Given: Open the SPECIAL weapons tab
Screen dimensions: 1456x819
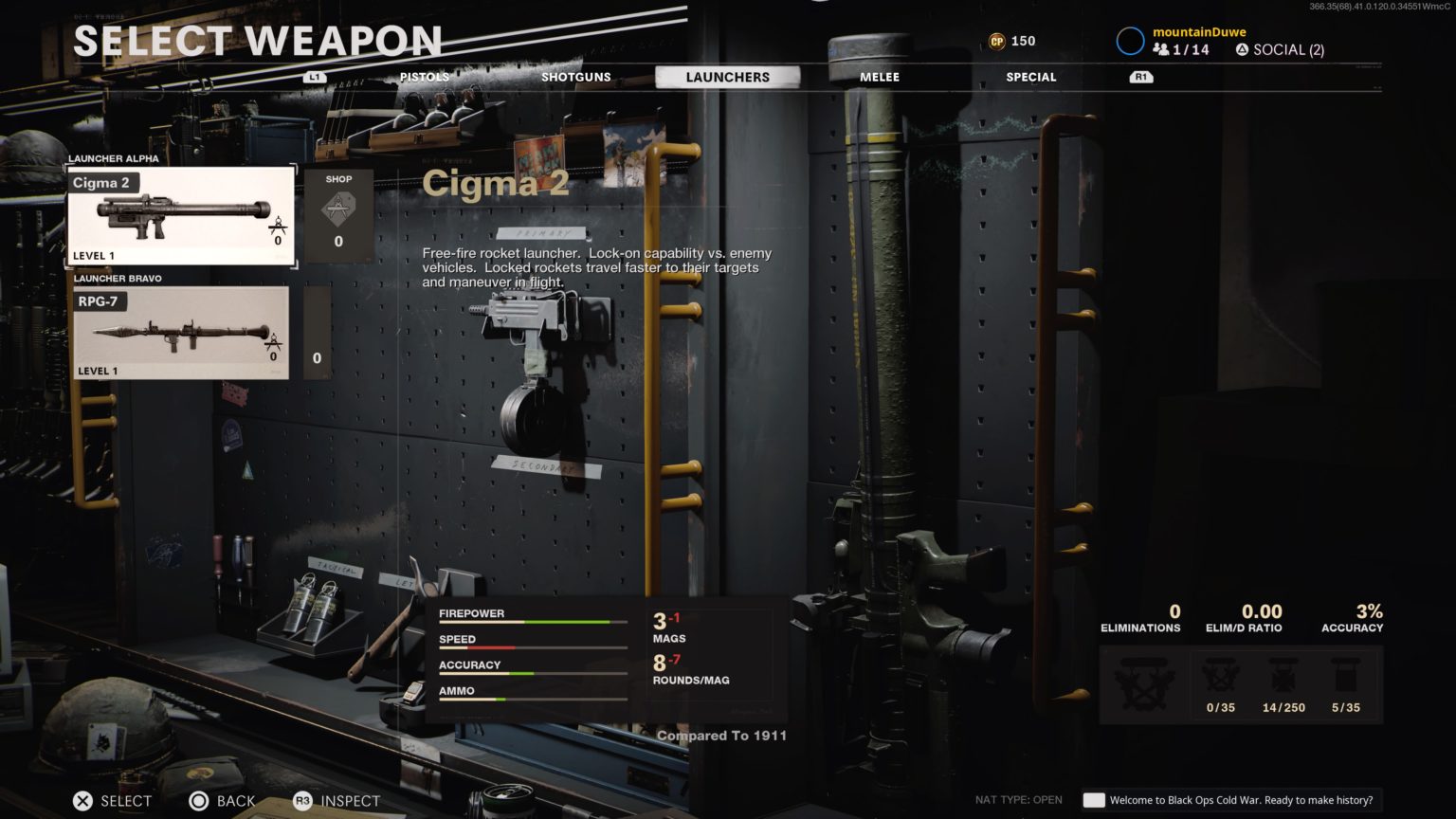Looking at the screenshot, I should 1030,77.
